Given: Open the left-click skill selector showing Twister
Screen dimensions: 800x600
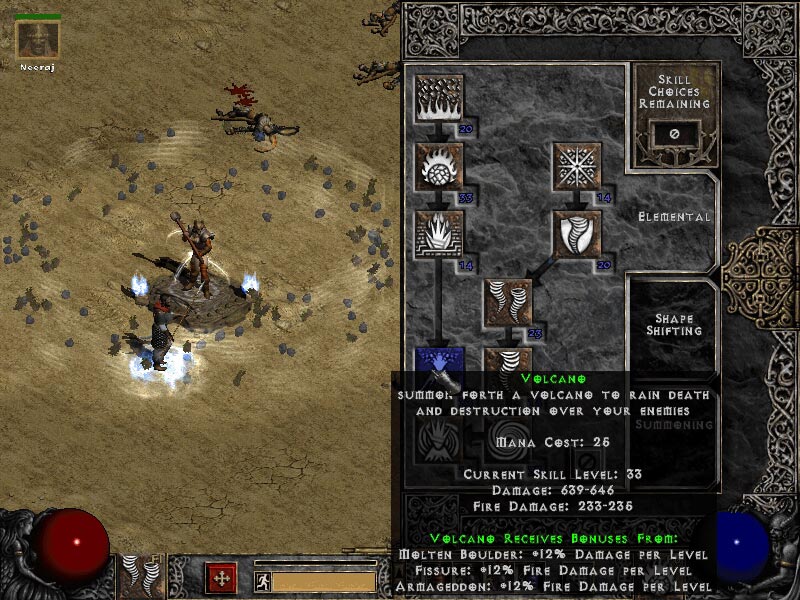Looking at the screenshot, I should click(x=142, y=578).
